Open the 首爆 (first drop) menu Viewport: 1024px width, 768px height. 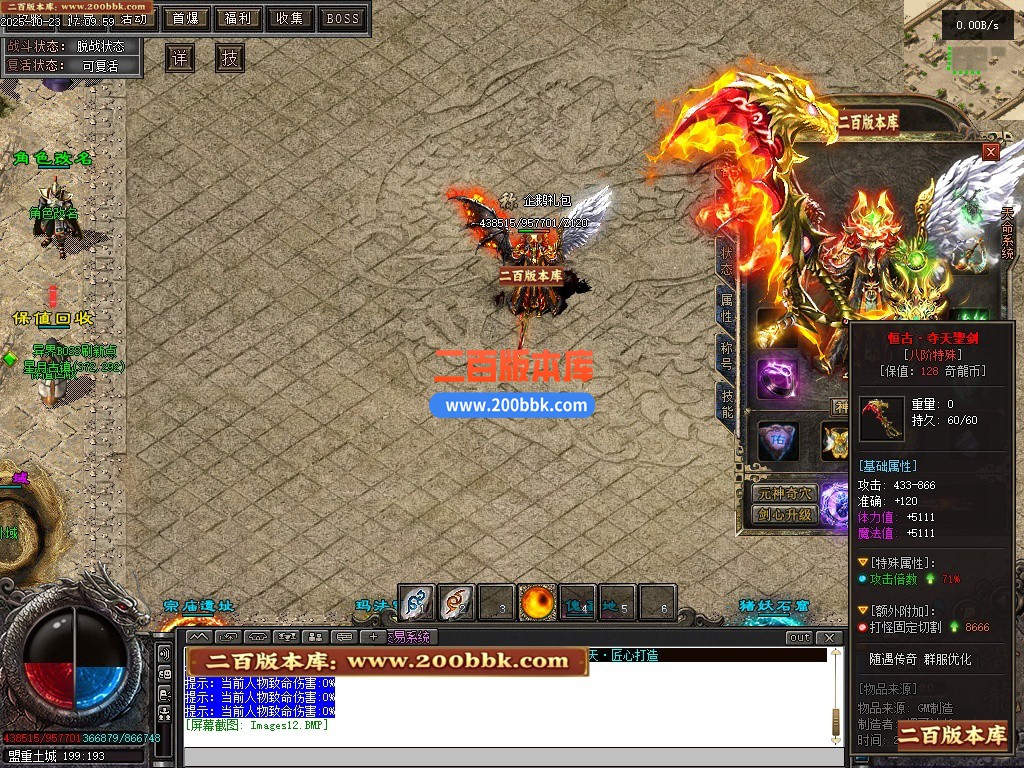pos(185,18)
